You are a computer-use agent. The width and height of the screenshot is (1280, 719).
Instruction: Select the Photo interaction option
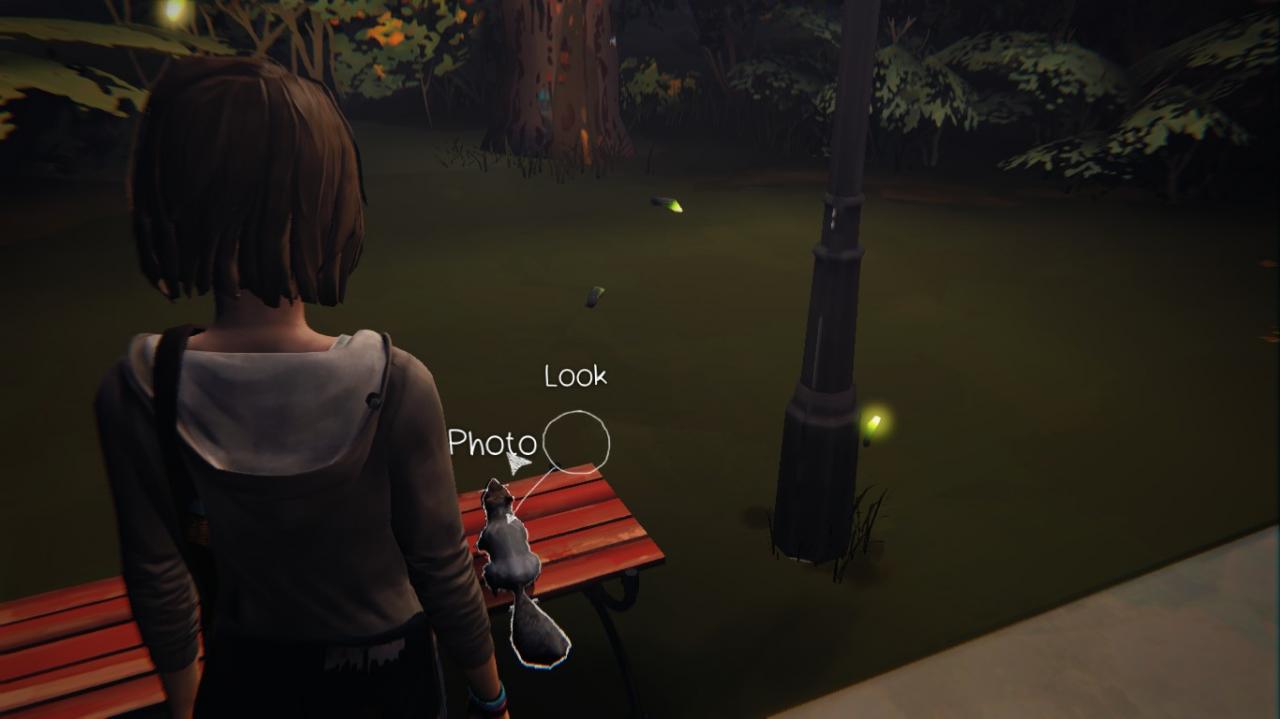point(491,443)
